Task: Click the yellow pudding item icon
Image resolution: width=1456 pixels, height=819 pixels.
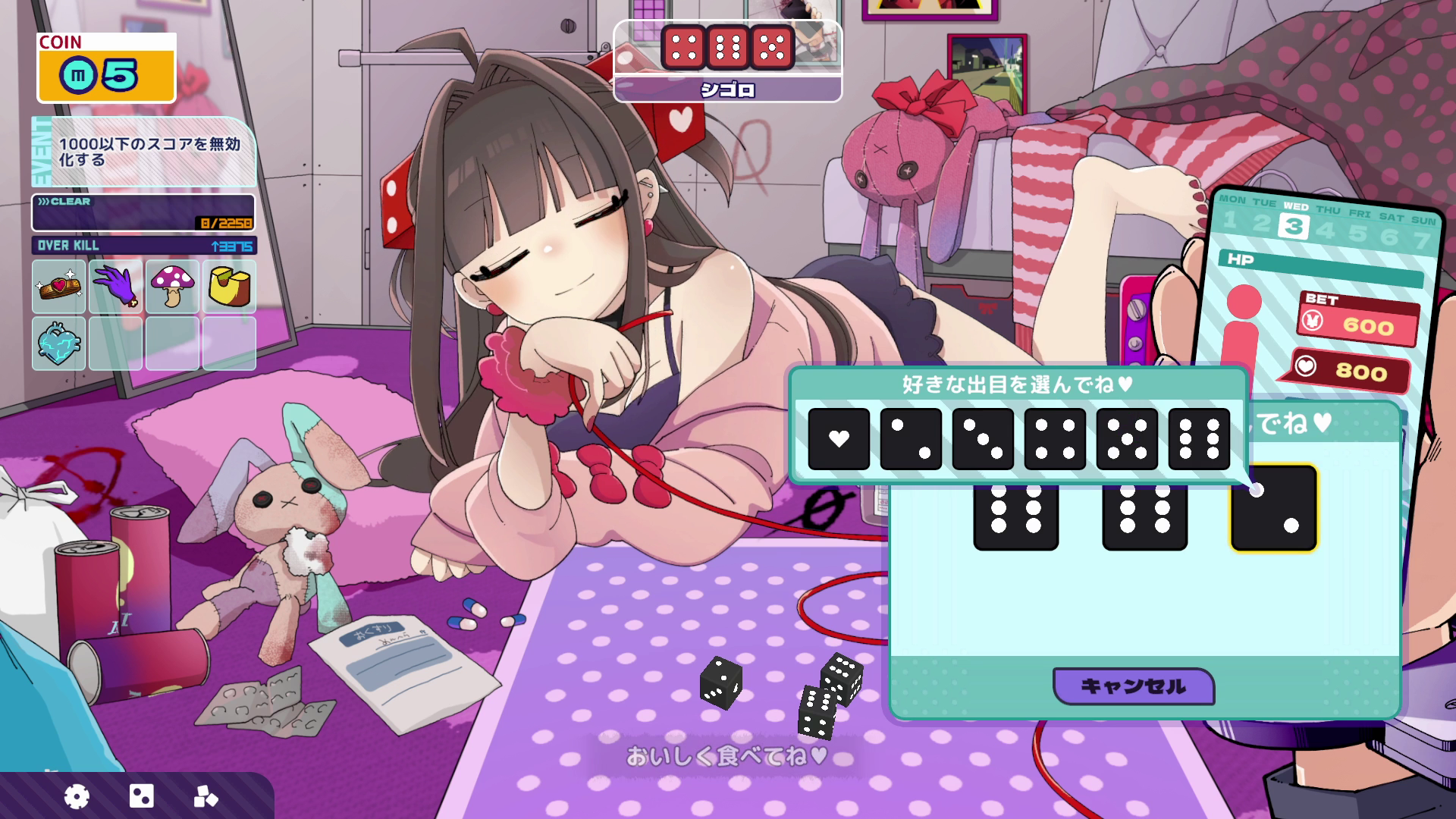Action: click(x=230, y=287)
